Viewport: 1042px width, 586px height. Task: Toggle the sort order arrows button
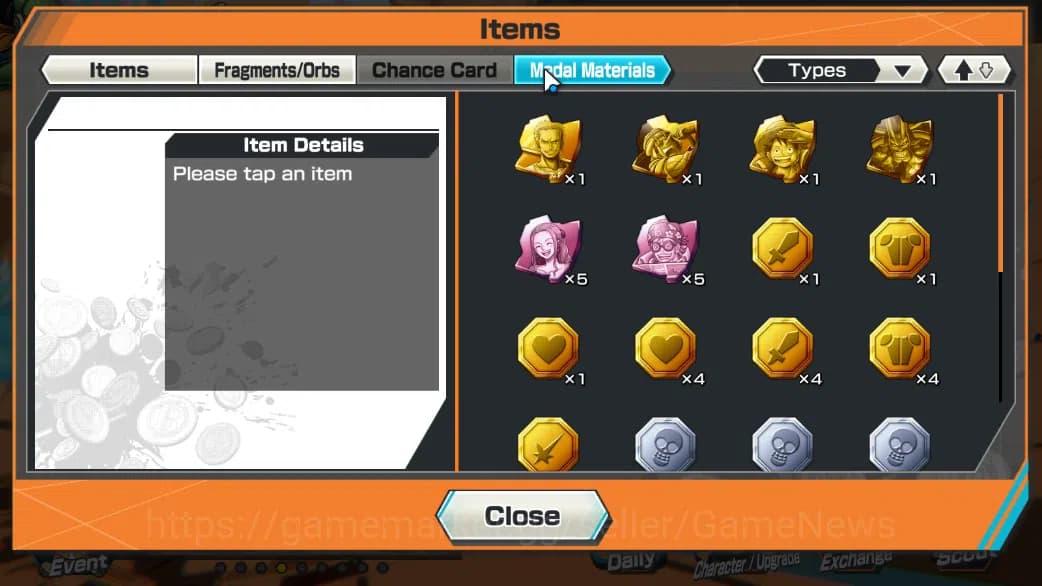tap(974, 70)
